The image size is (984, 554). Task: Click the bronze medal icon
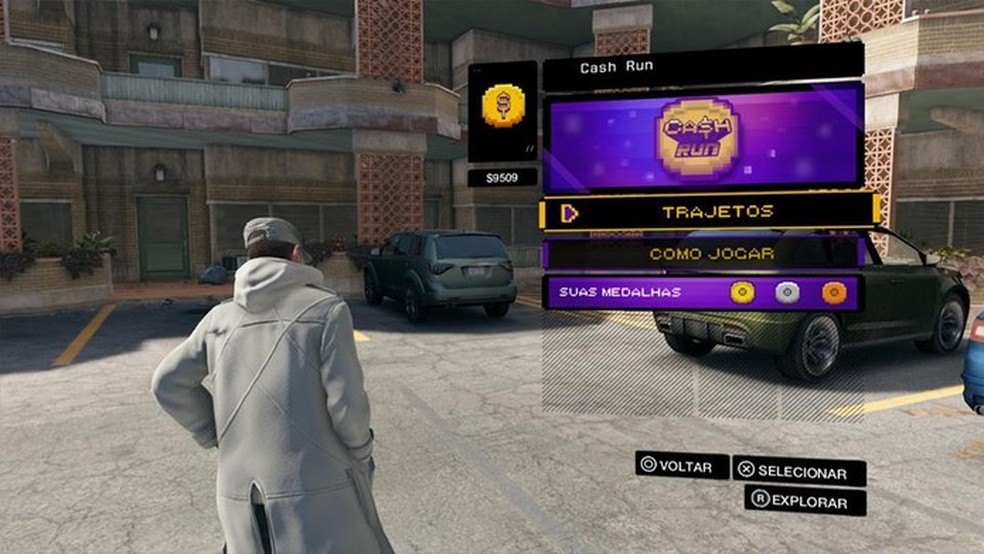point(833,292)
